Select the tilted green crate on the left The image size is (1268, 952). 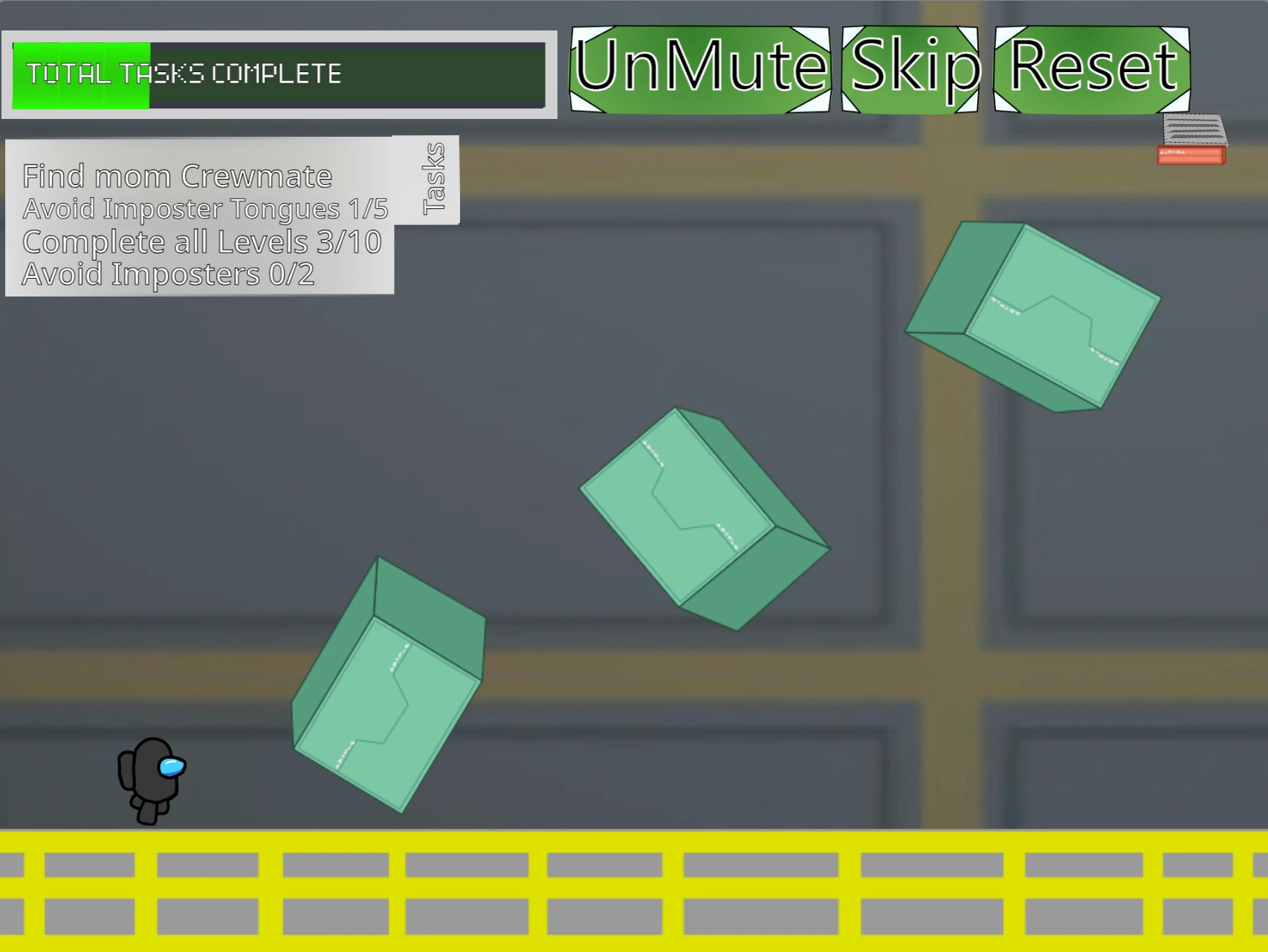click(x=386, y=699)
